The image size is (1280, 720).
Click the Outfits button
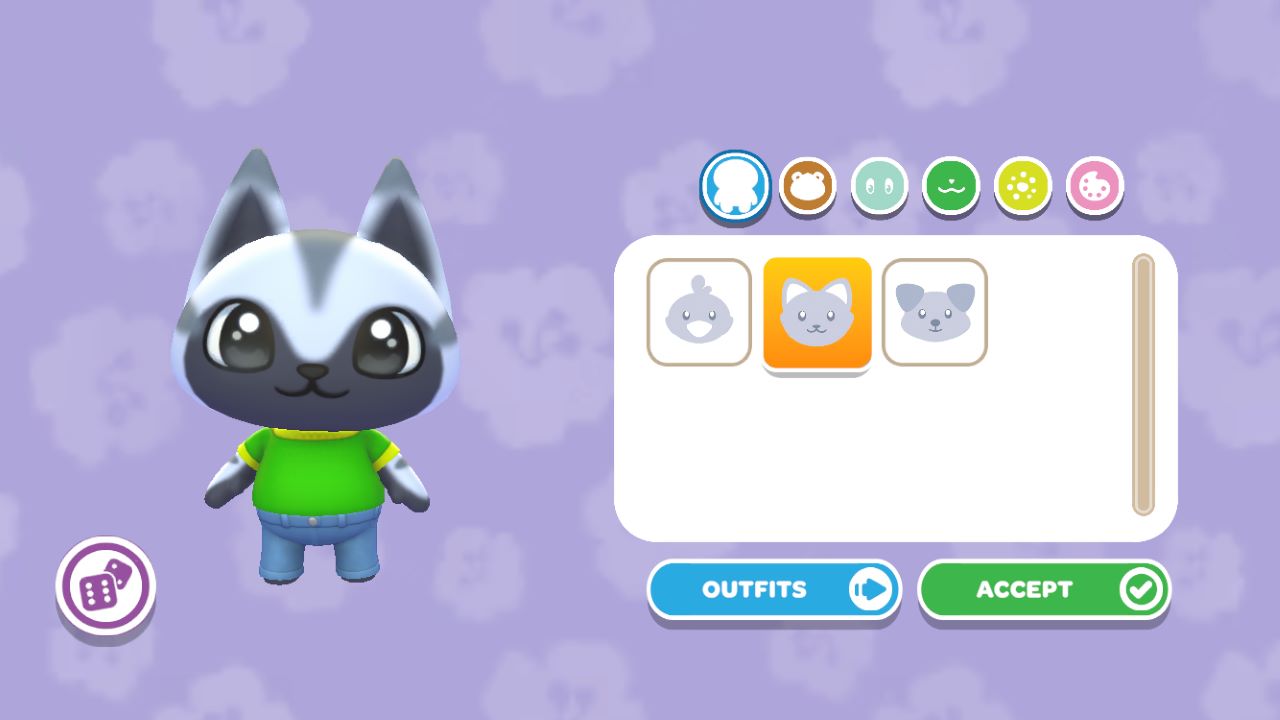[x=775, y=589]
